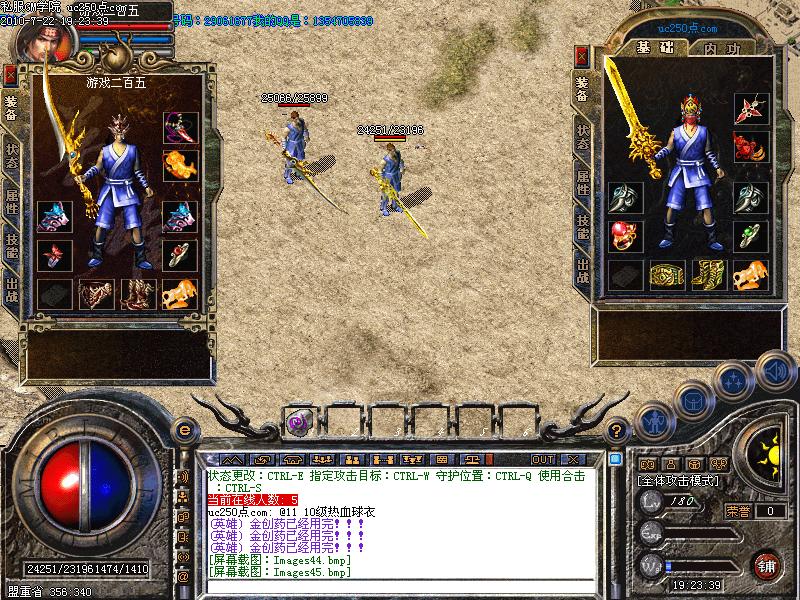Screen dimensions: 800x600
Task: Select the golden belt slot in right panel
Action: [x=665, y=273]
